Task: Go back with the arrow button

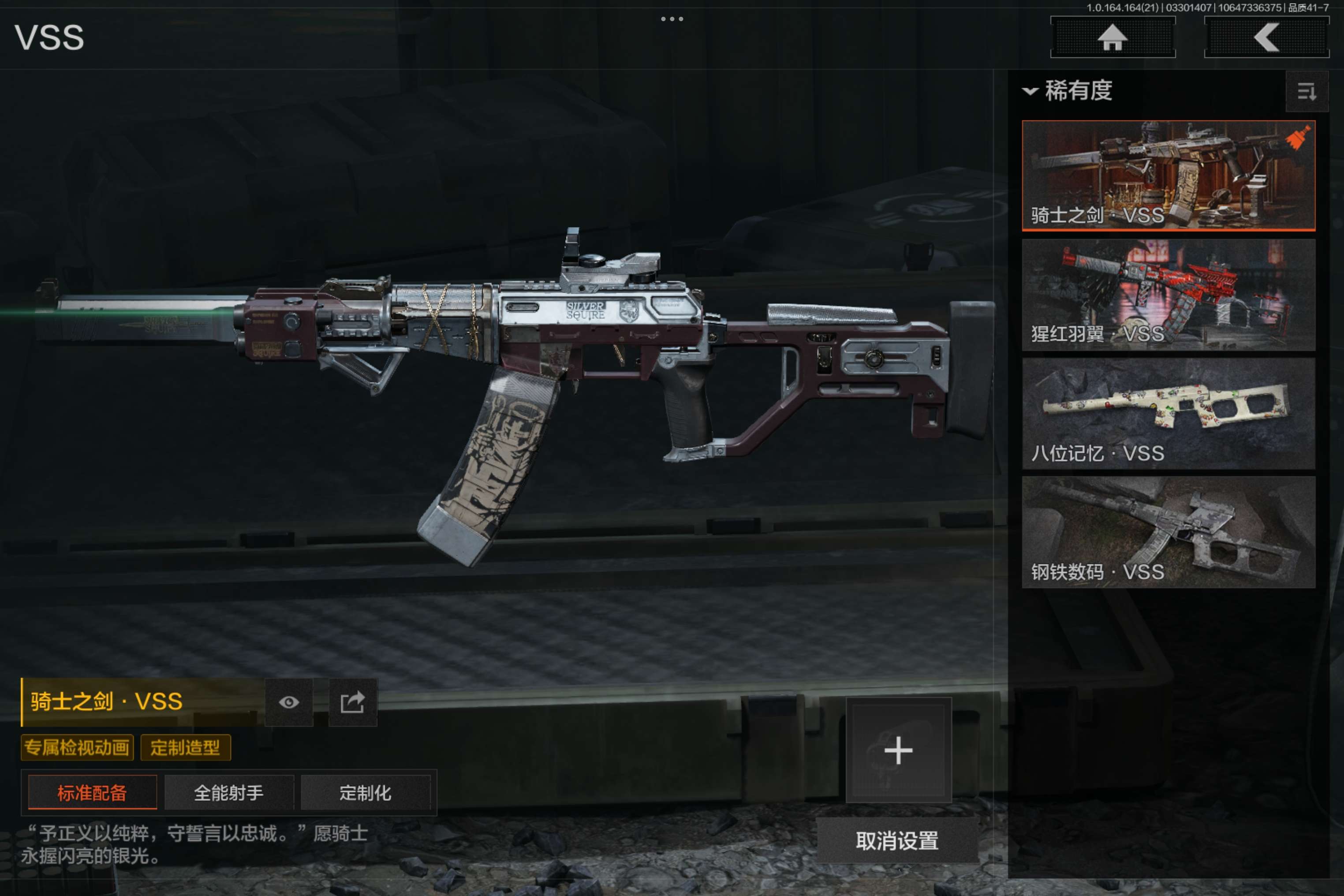Action: coord(1266,38)
